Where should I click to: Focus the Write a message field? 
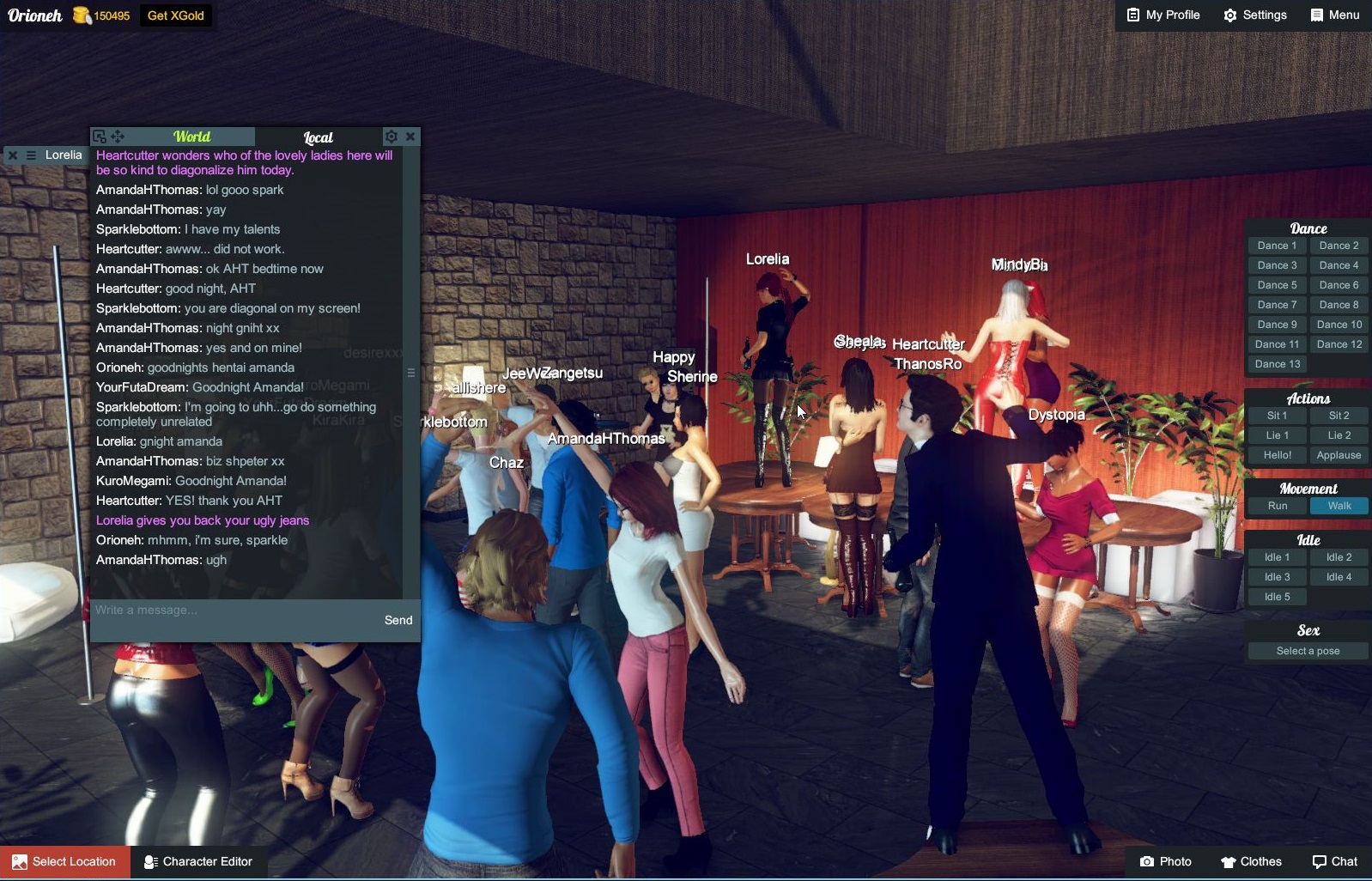click(232, 611)
